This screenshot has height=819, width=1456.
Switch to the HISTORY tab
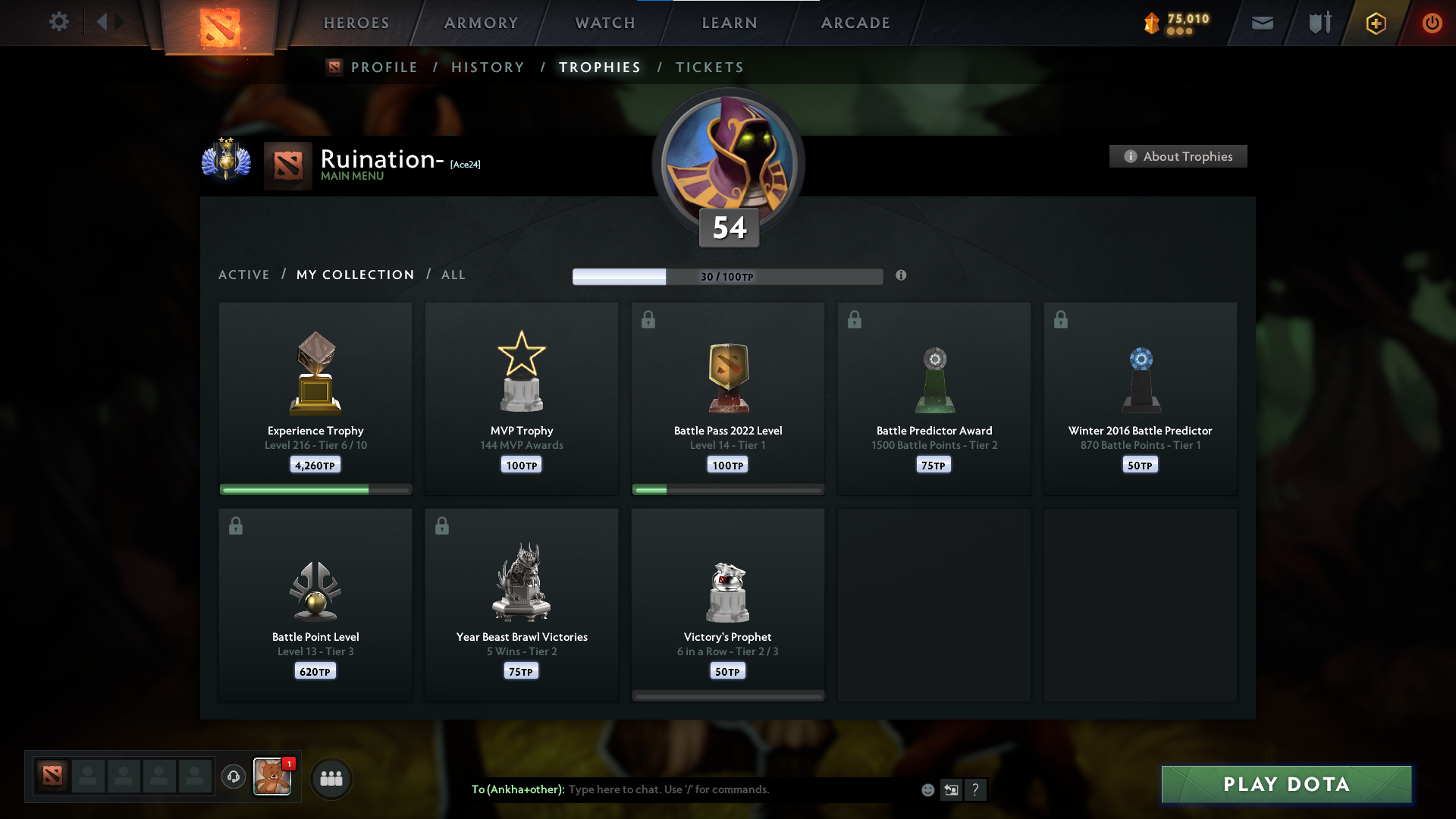tap(488, 67)
